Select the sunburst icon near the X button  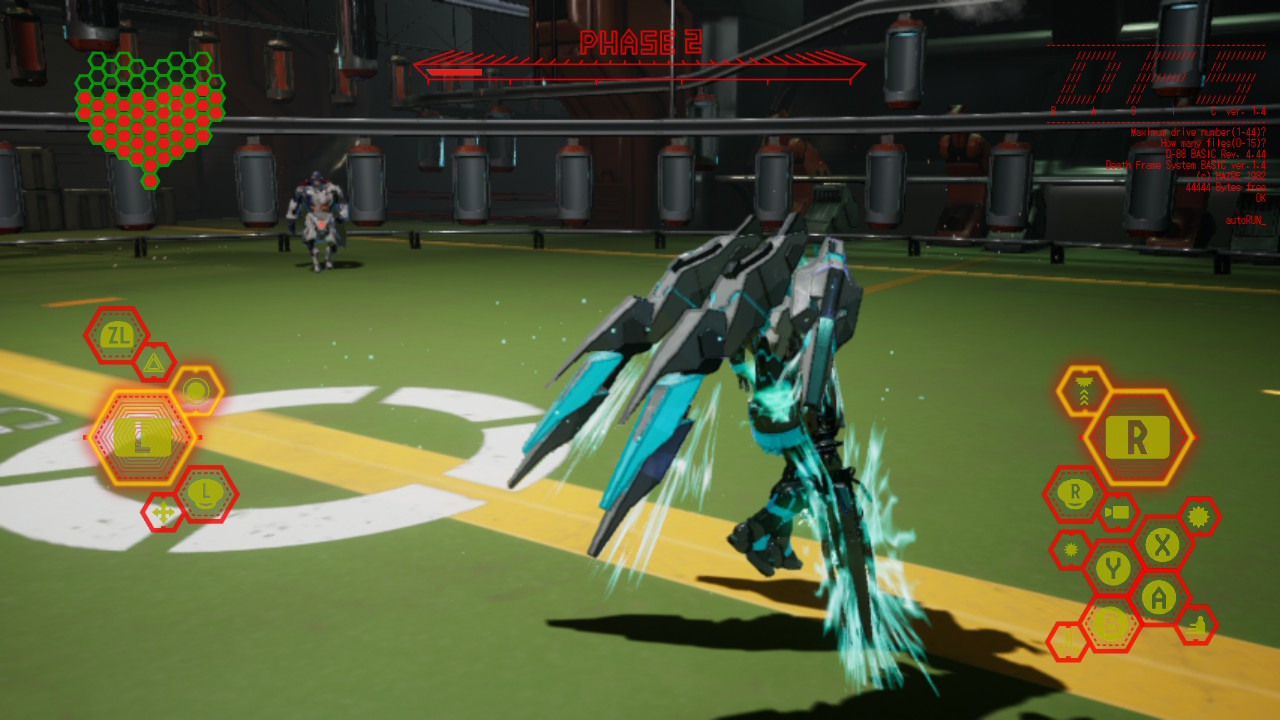(x=1198, y=518)
